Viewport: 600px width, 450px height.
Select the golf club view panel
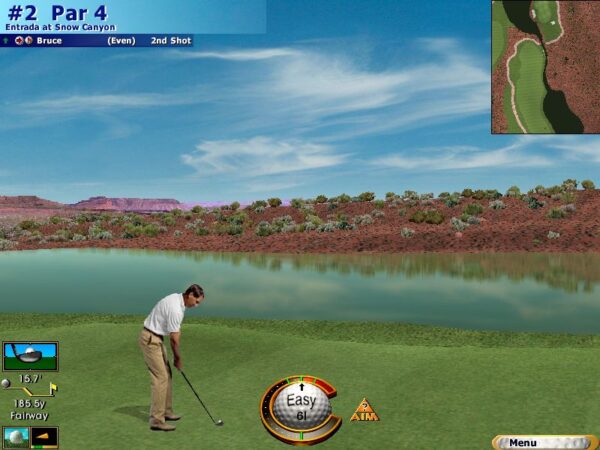[x=31, y=356]
